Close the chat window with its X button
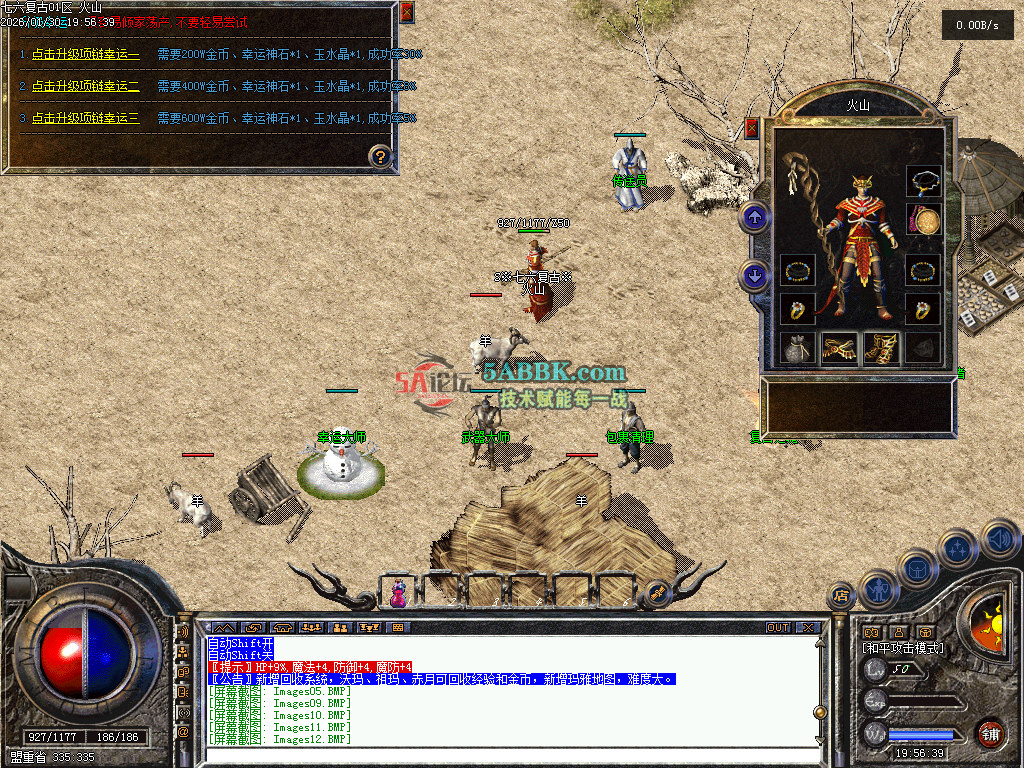The image size is (1024, 768). click(x=808, y=628)
